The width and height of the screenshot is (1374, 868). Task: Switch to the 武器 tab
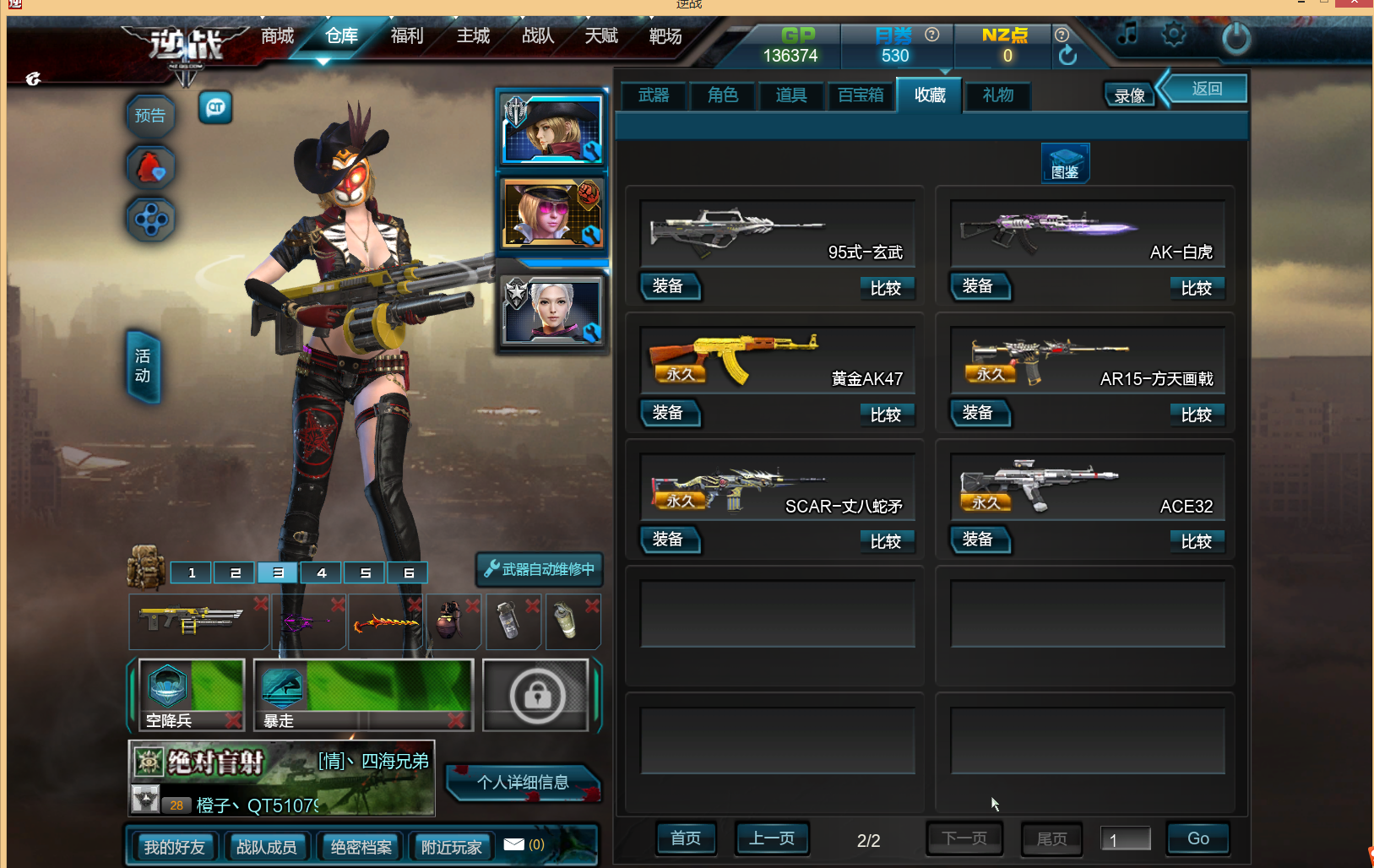click(x=654, y=95)
